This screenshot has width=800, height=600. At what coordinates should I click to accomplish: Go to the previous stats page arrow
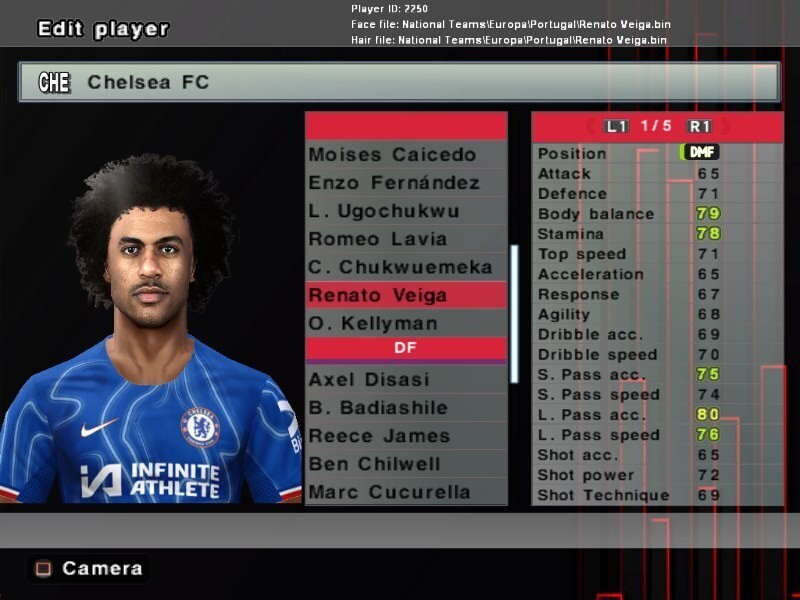(592, 126)
